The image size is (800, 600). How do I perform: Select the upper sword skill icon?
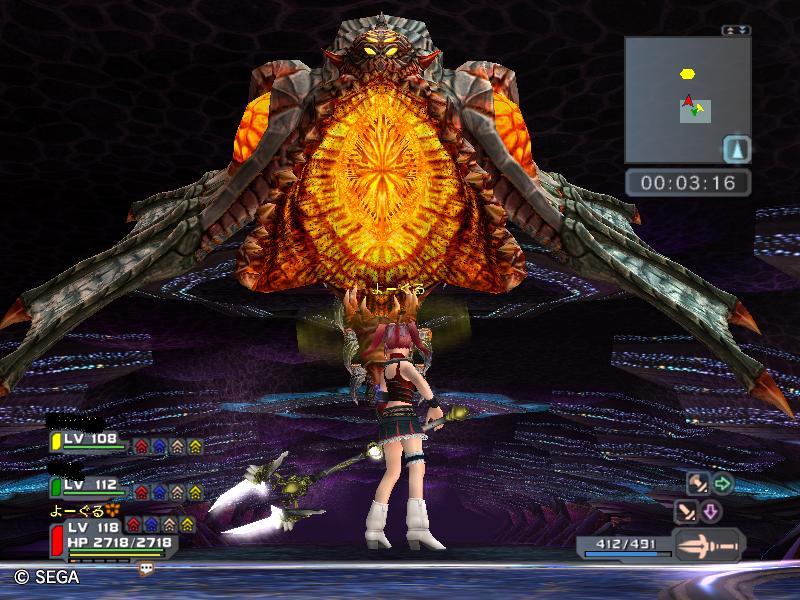(x=697, y=484)
